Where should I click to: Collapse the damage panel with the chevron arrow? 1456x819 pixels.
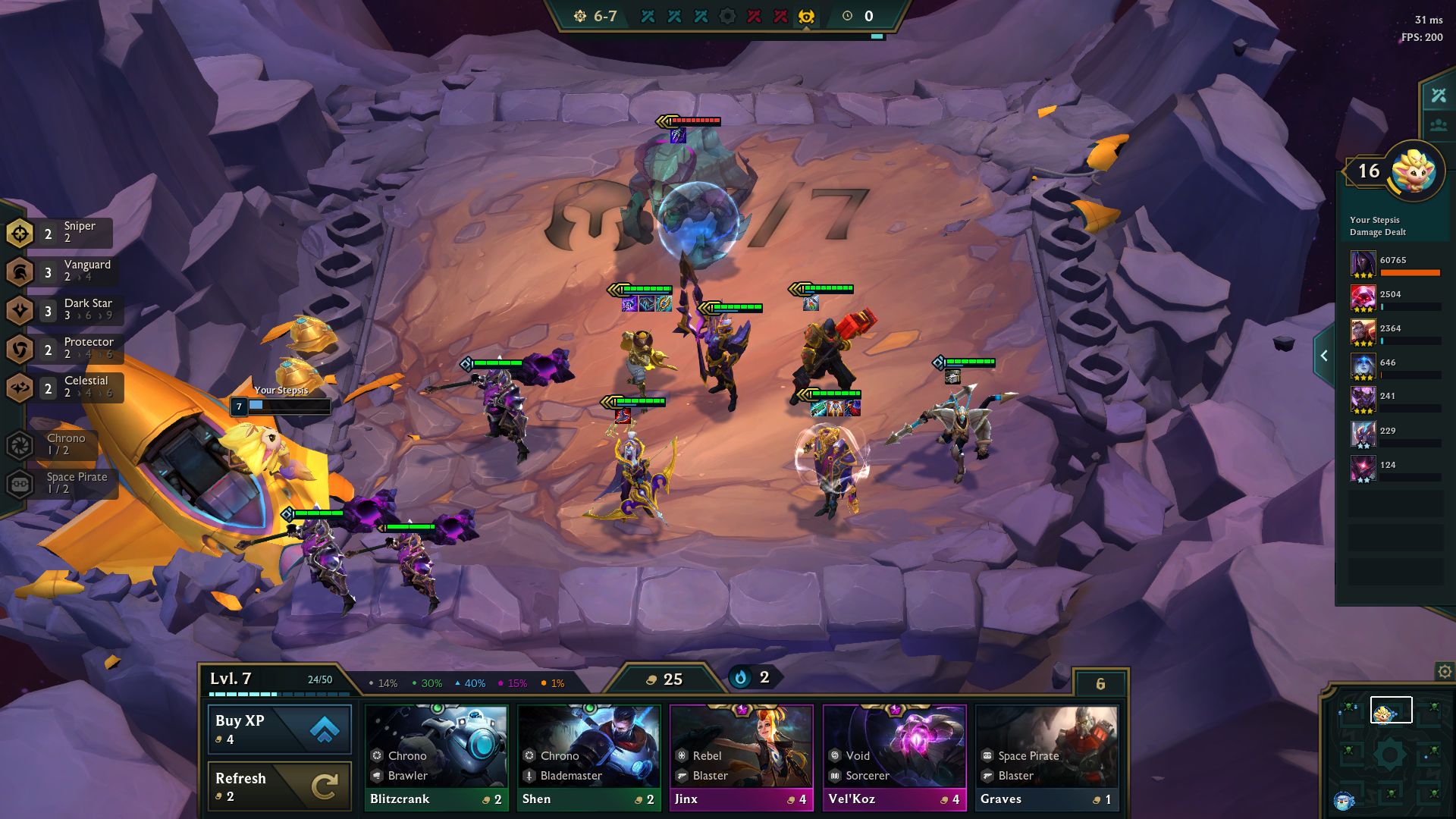(x=1324, y=355)
